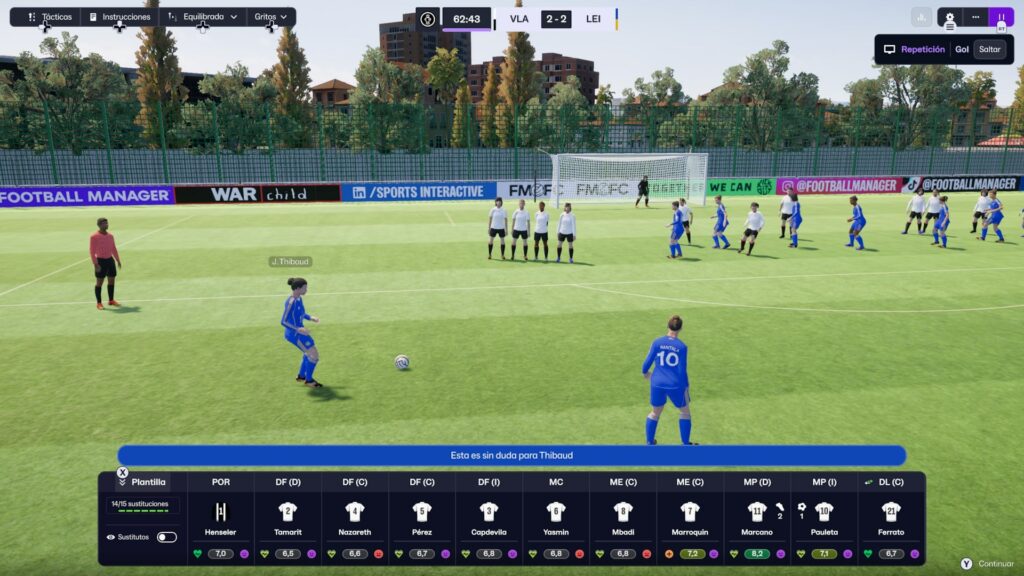Select Tamarit's number 2 shirt
The image size is (1024, 576).
pos(288,512)
